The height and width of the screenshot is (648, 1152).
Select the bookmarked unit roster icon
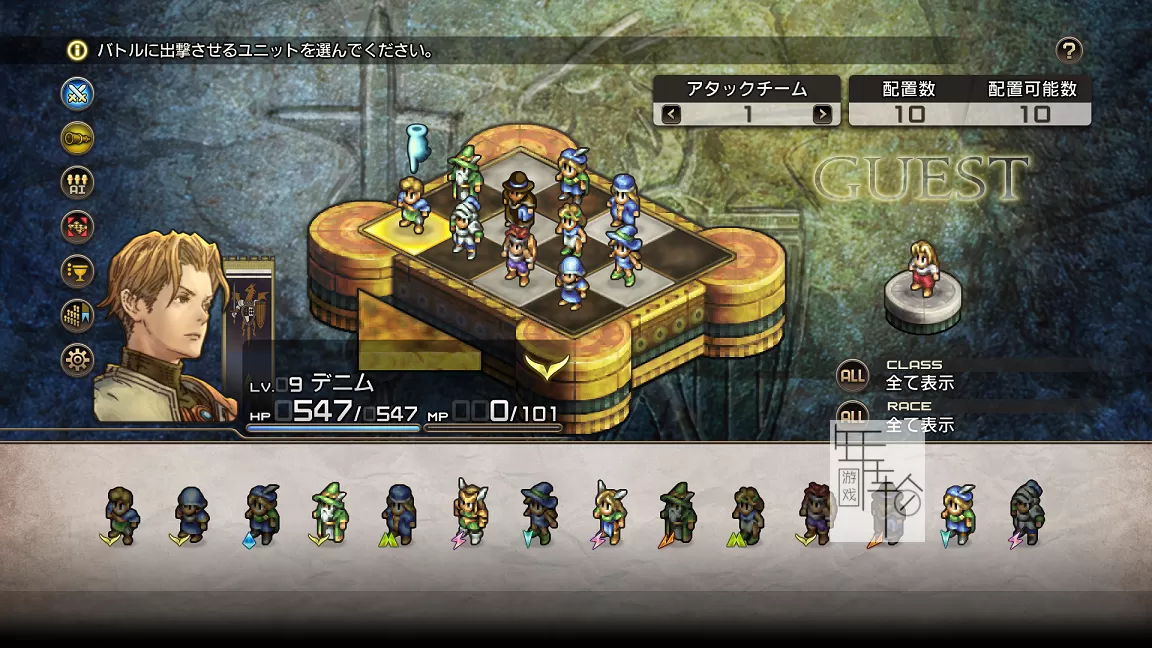(77, 315)
